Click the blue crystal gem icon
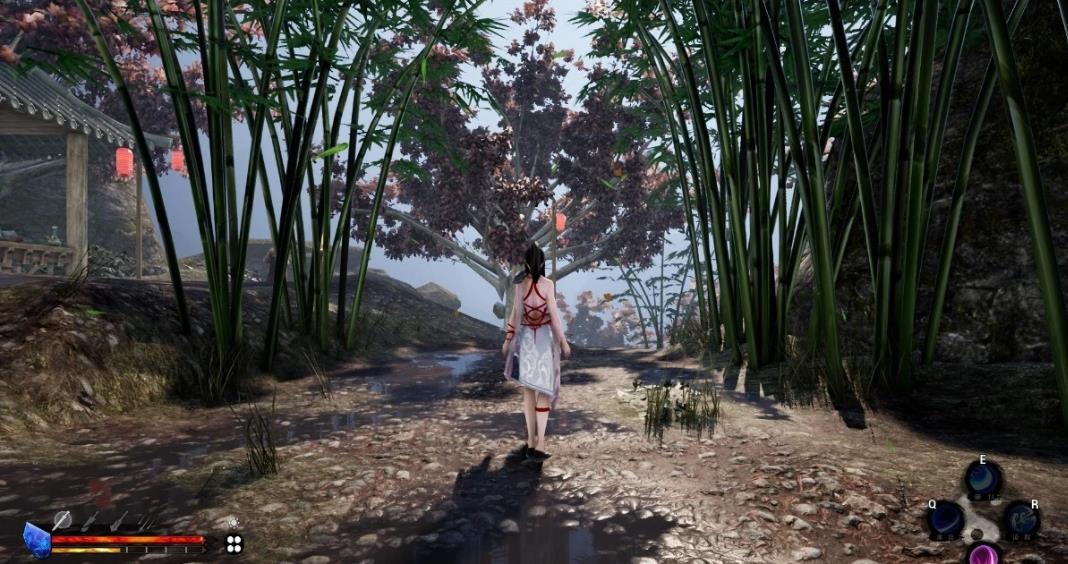This screenshot has width=1068, height=564. point(37,541)
